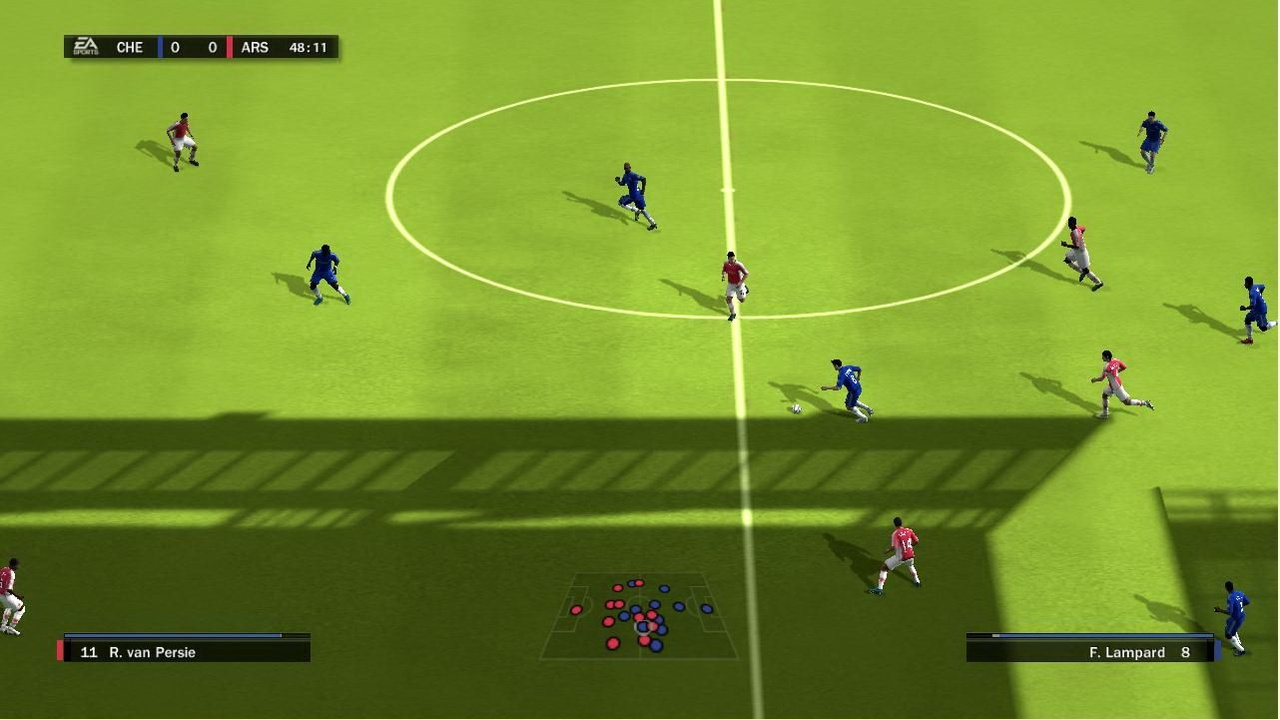The width and height of the screenshot is (1280, 720).
Task: Click R. van Persie's name plate
Action: coord(150,652)
